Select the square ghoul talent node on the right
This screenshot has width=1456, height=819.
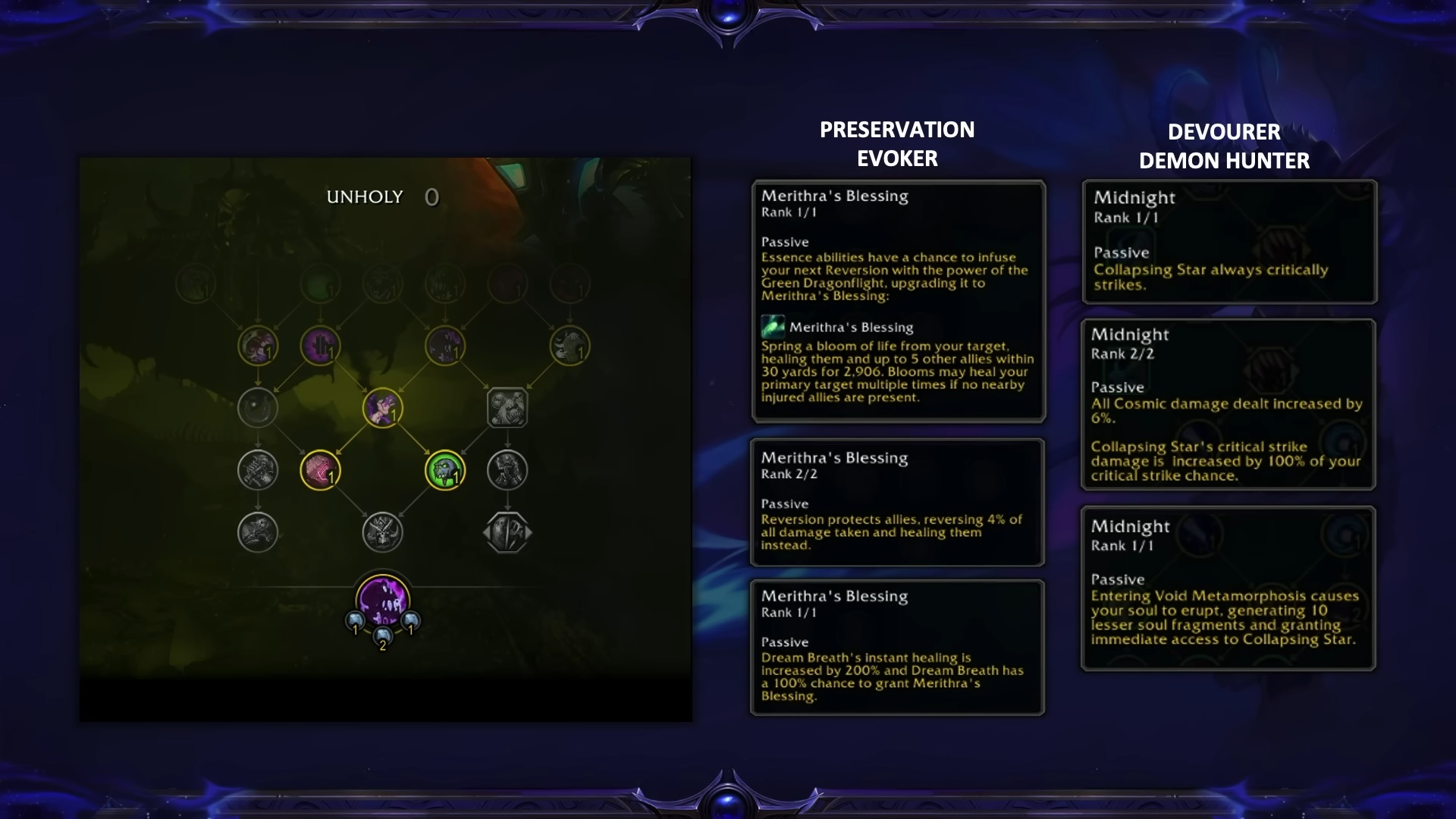tap(506, 406)
